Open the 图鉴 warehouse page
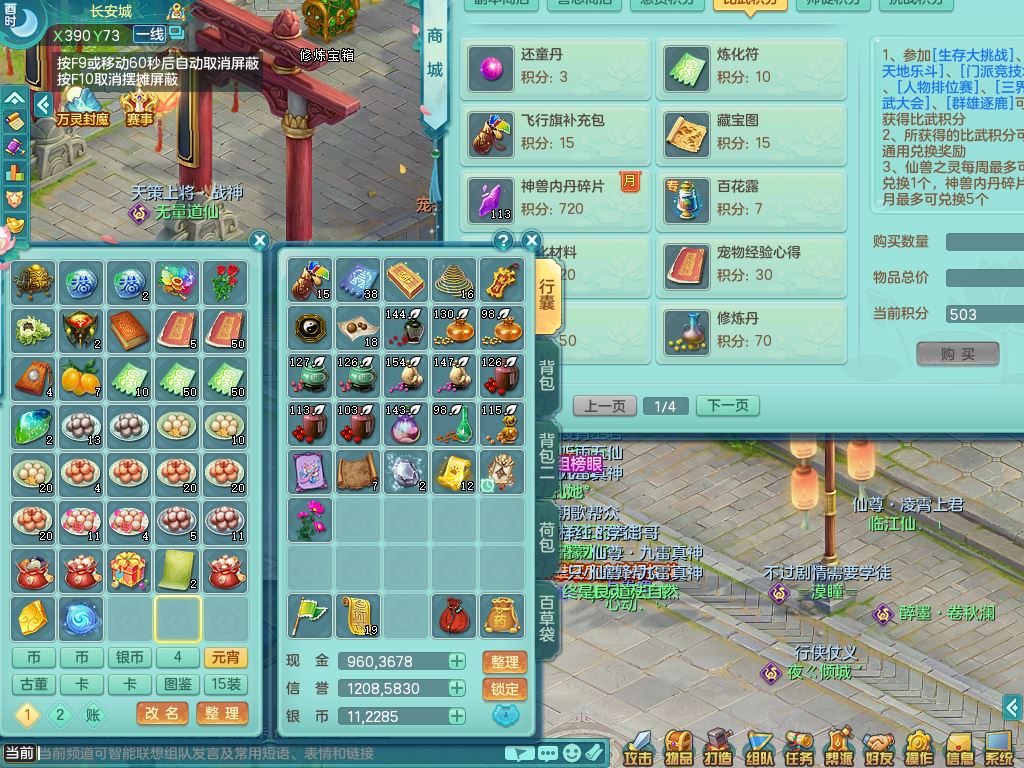1024x768 pixels. click(177, 685)
